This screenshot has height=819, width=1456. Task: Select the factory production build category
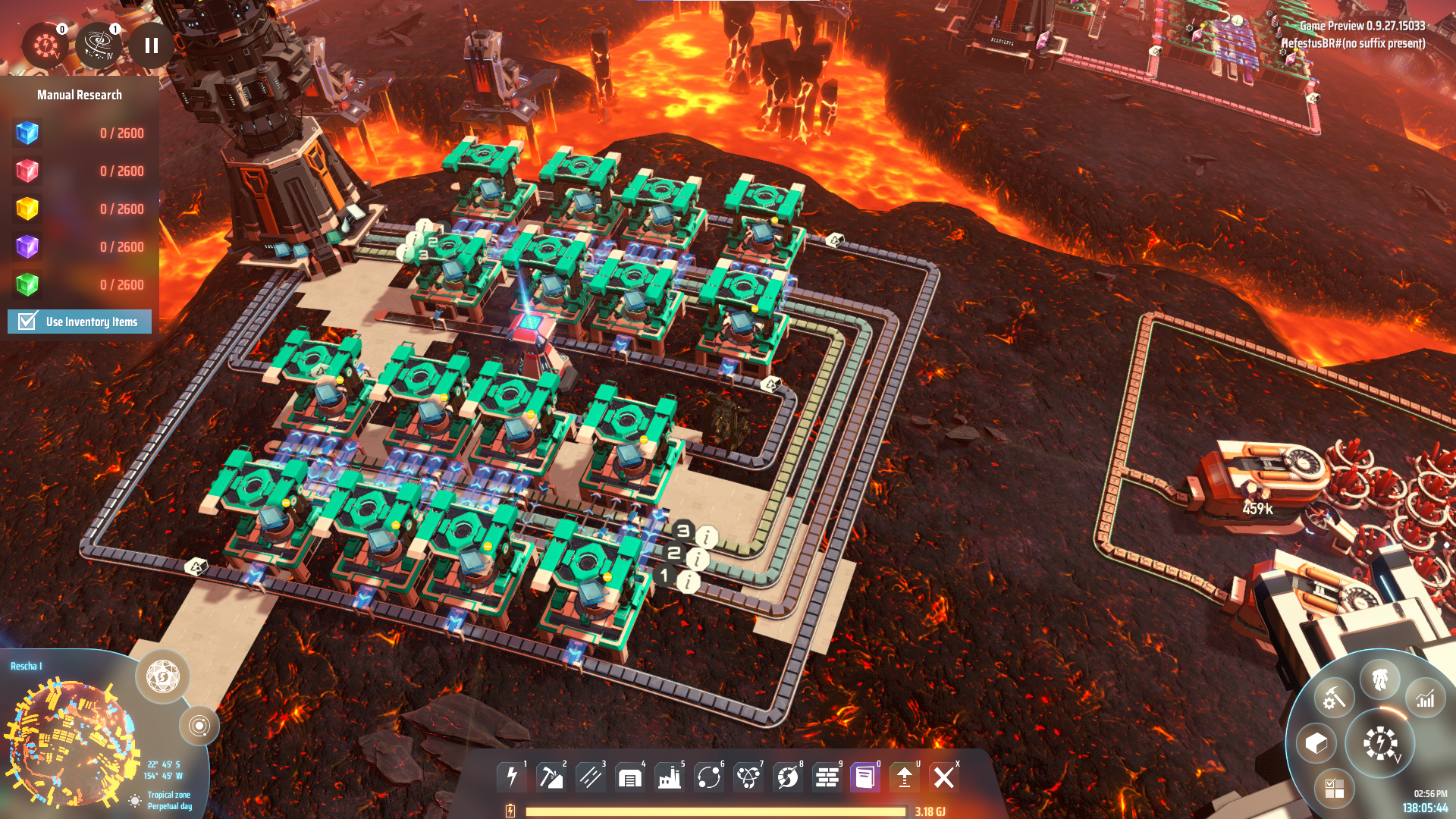(x=670, y=777)
